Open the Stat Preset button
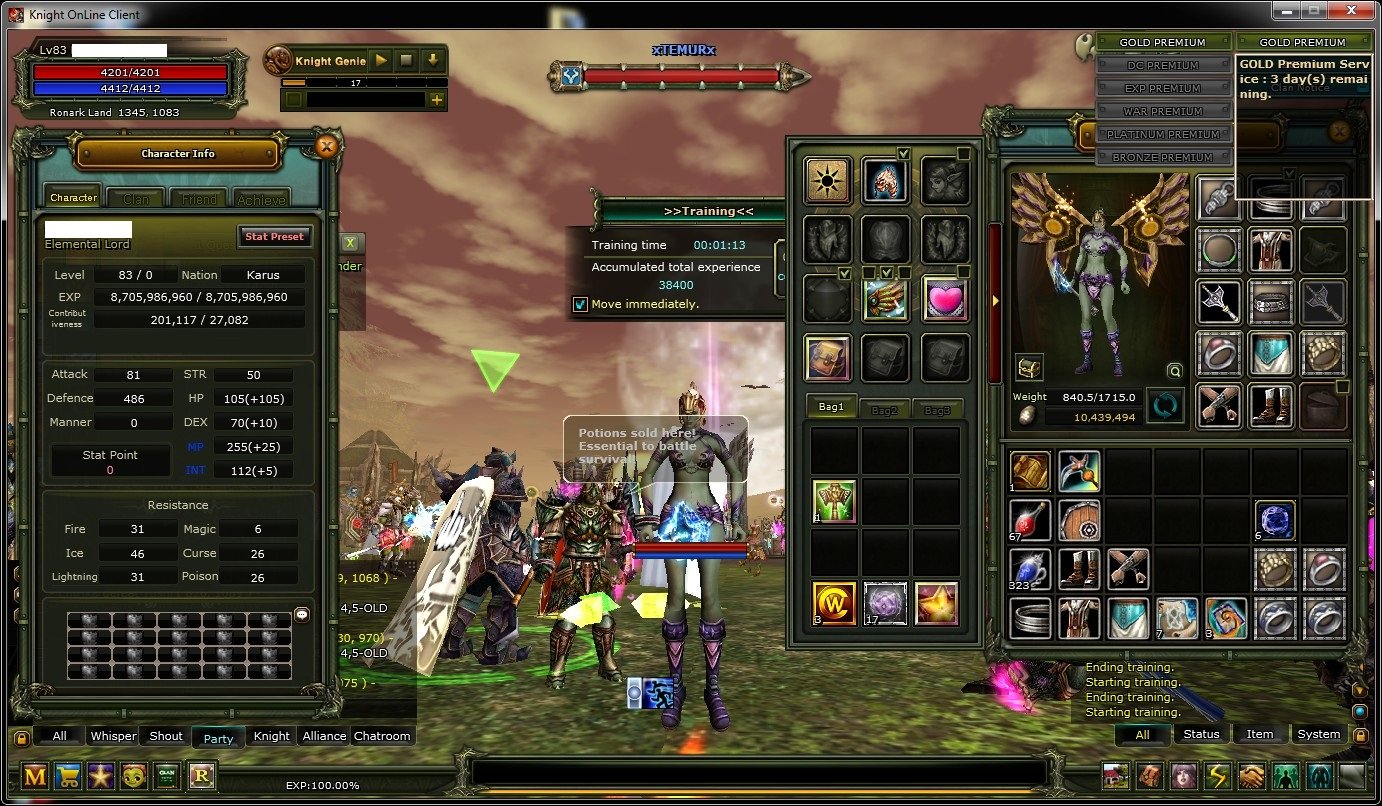Image resolution: width=1382 pixels, height=806 pixels. (x=275, y=237)
